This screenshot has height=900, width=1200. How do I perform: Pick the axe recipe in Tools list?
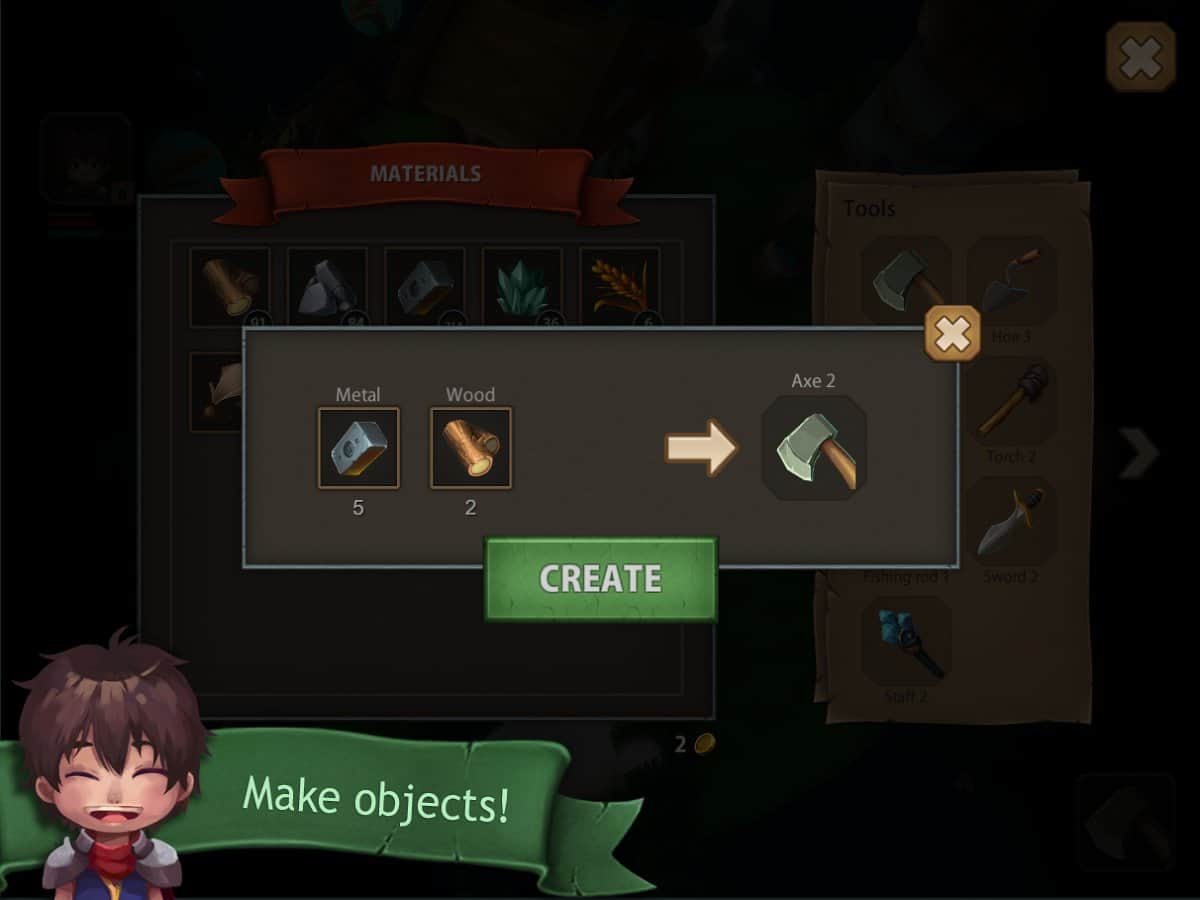coord(906,282)
